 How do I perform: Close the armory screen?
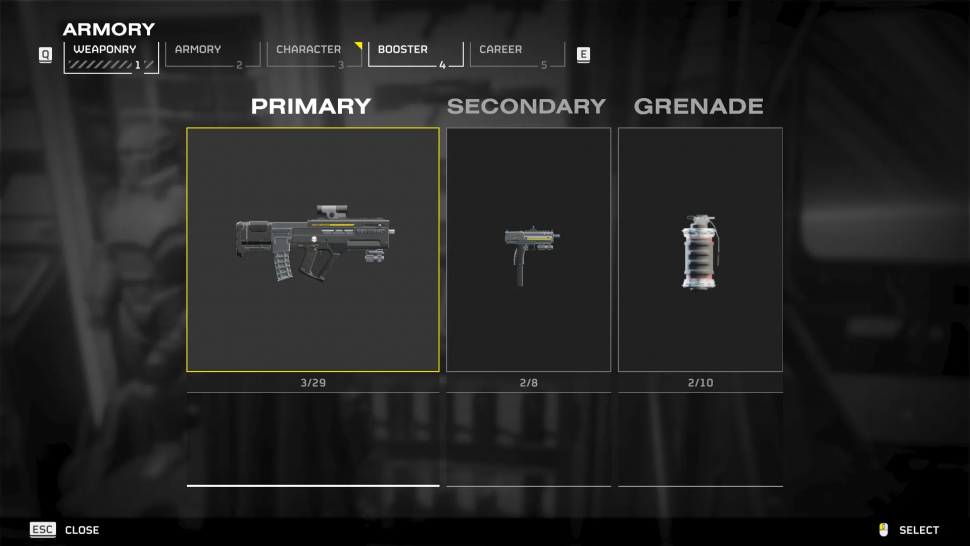64,530
